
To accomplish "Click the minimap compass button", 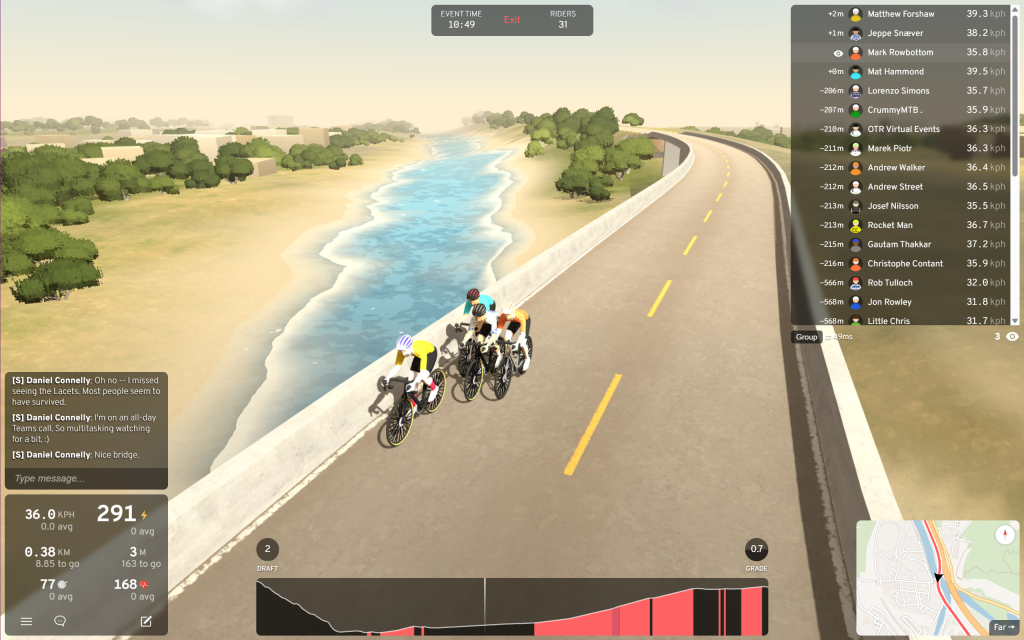I will [1005, 536].
